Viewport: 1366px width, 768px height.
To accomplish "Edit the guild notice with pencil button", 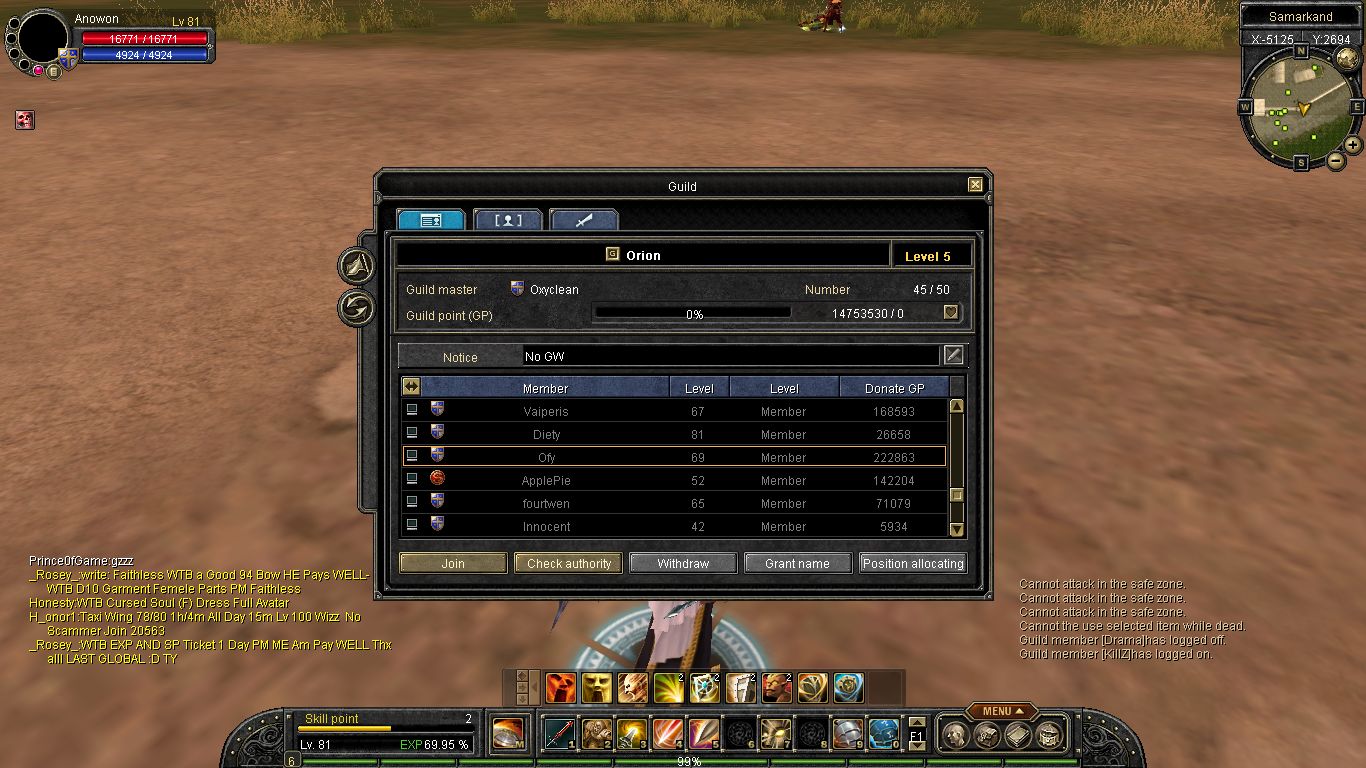I will [x=954, y=355].
